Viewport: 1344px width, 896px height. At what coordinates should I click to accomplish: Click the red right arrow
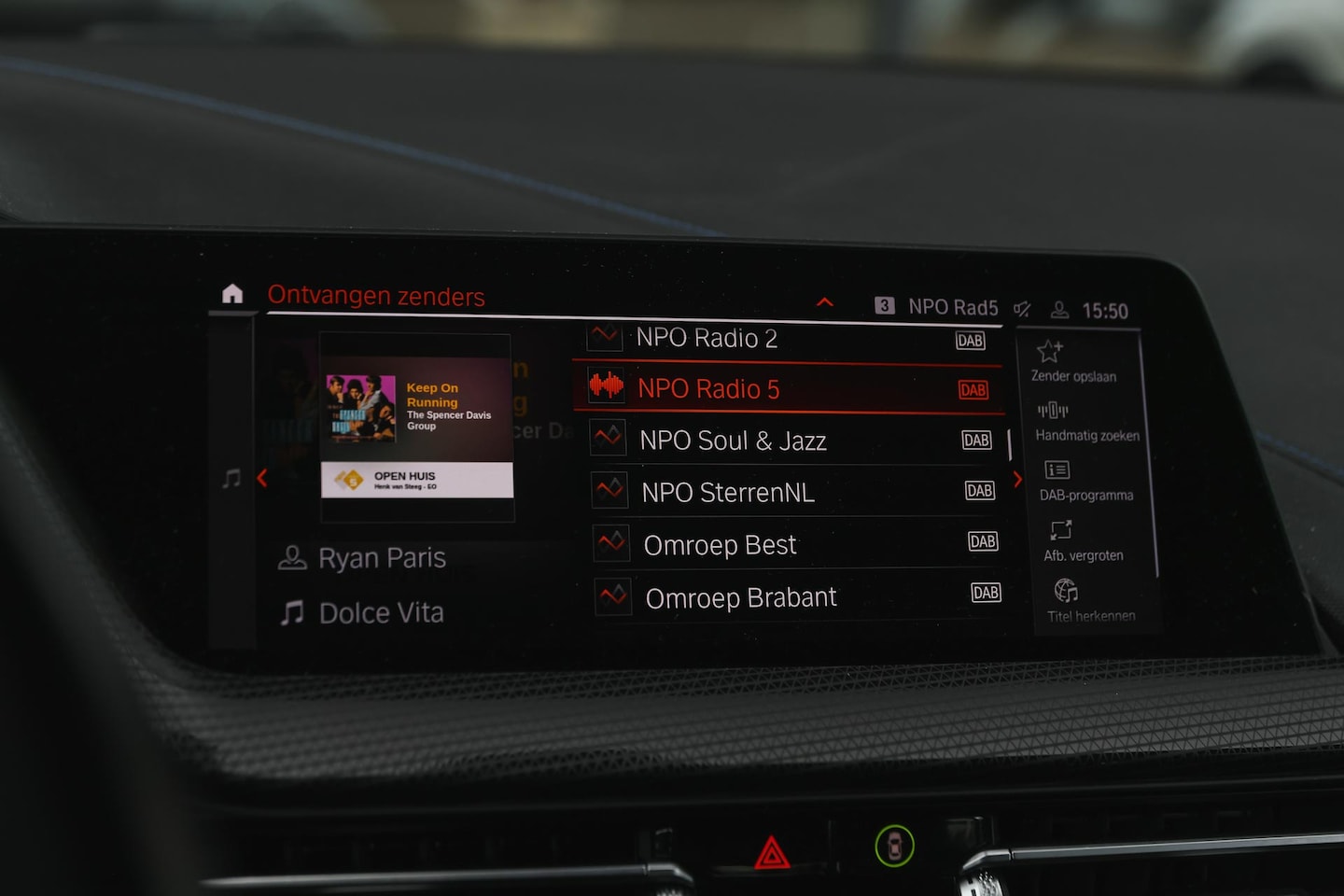1017,479
